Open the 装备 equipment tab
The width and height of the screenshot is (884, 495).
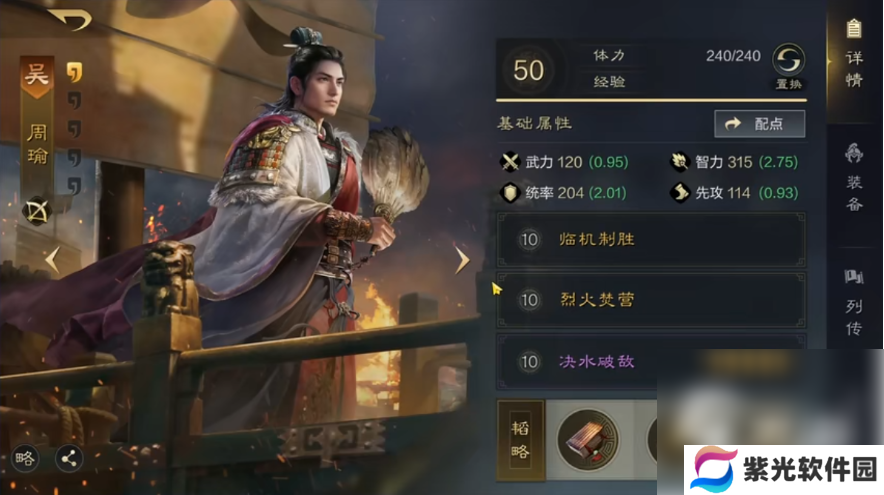coord(853,179)
